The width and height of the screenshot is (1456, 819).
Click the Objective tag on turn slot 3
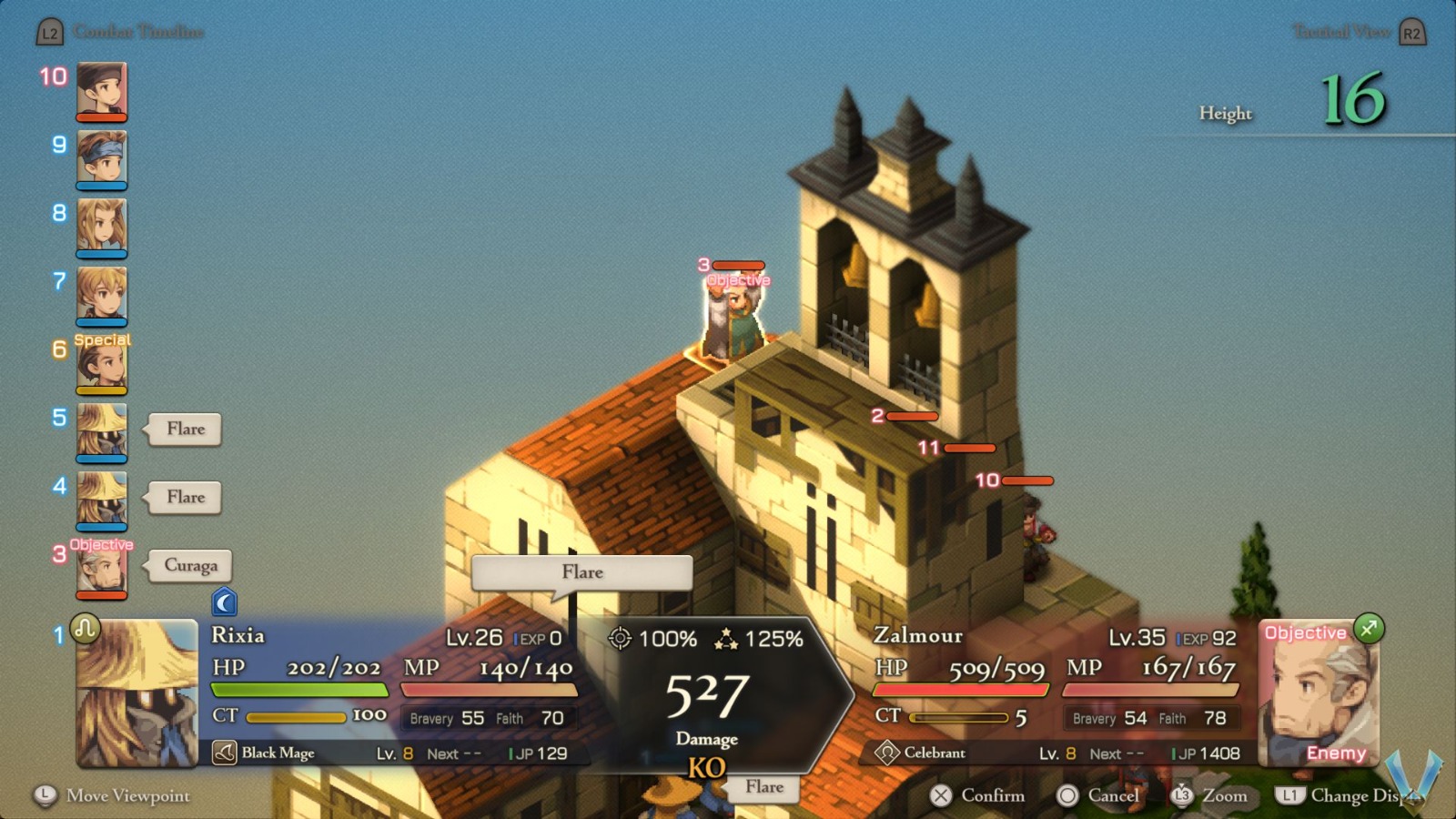point(102,543)
